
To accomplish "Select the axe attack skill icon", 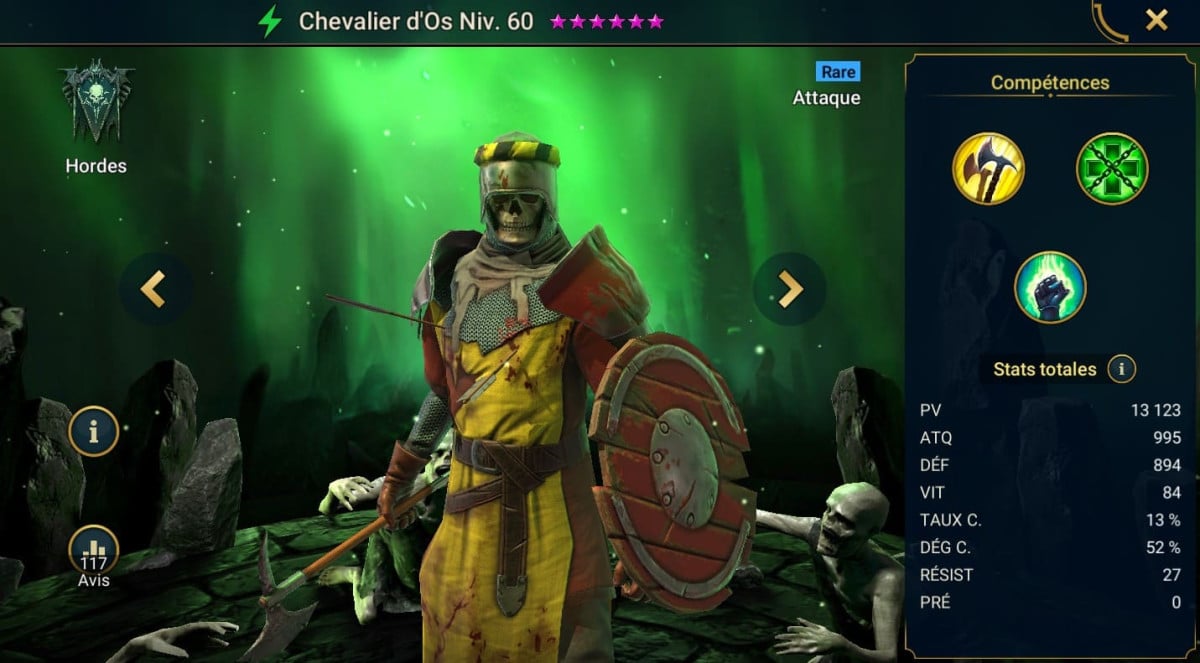I will click(x=988, y=168).
